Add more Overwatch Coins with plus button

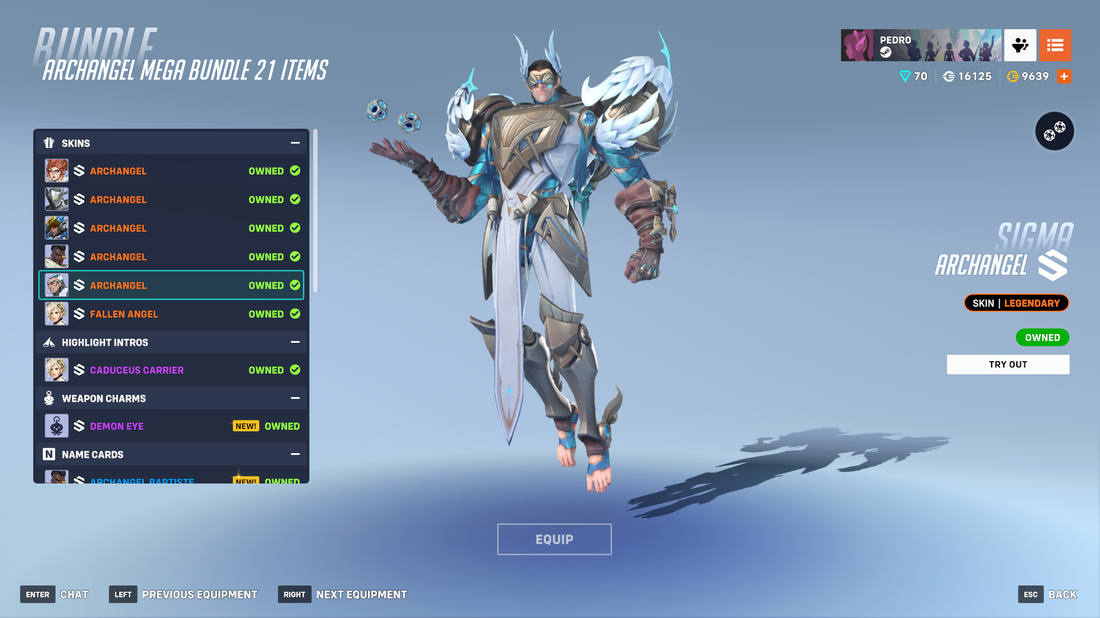point(1064,76)
